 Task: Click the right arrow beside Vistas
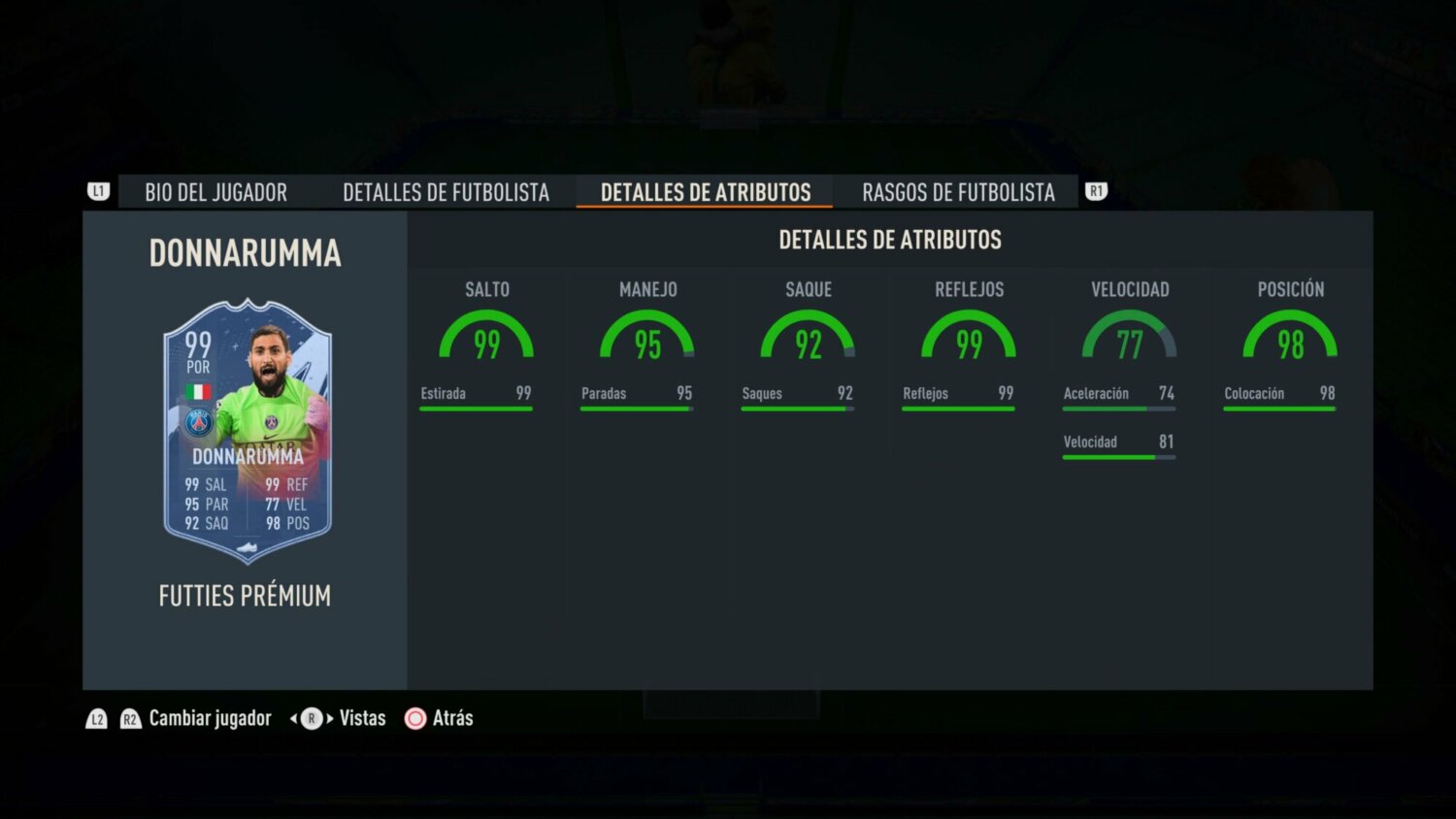click(332, 718)
